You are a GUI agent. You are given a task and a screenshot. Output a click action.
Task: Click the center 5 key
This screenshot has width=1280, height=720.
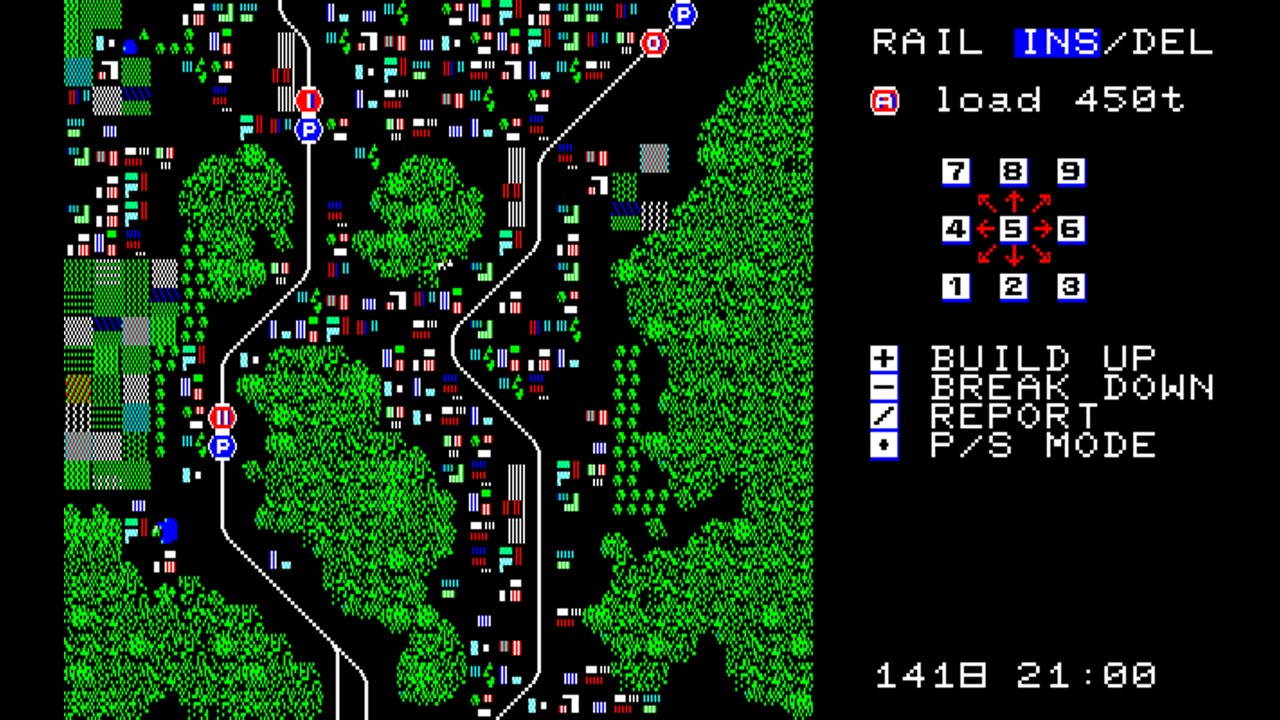coord(1013,229)
